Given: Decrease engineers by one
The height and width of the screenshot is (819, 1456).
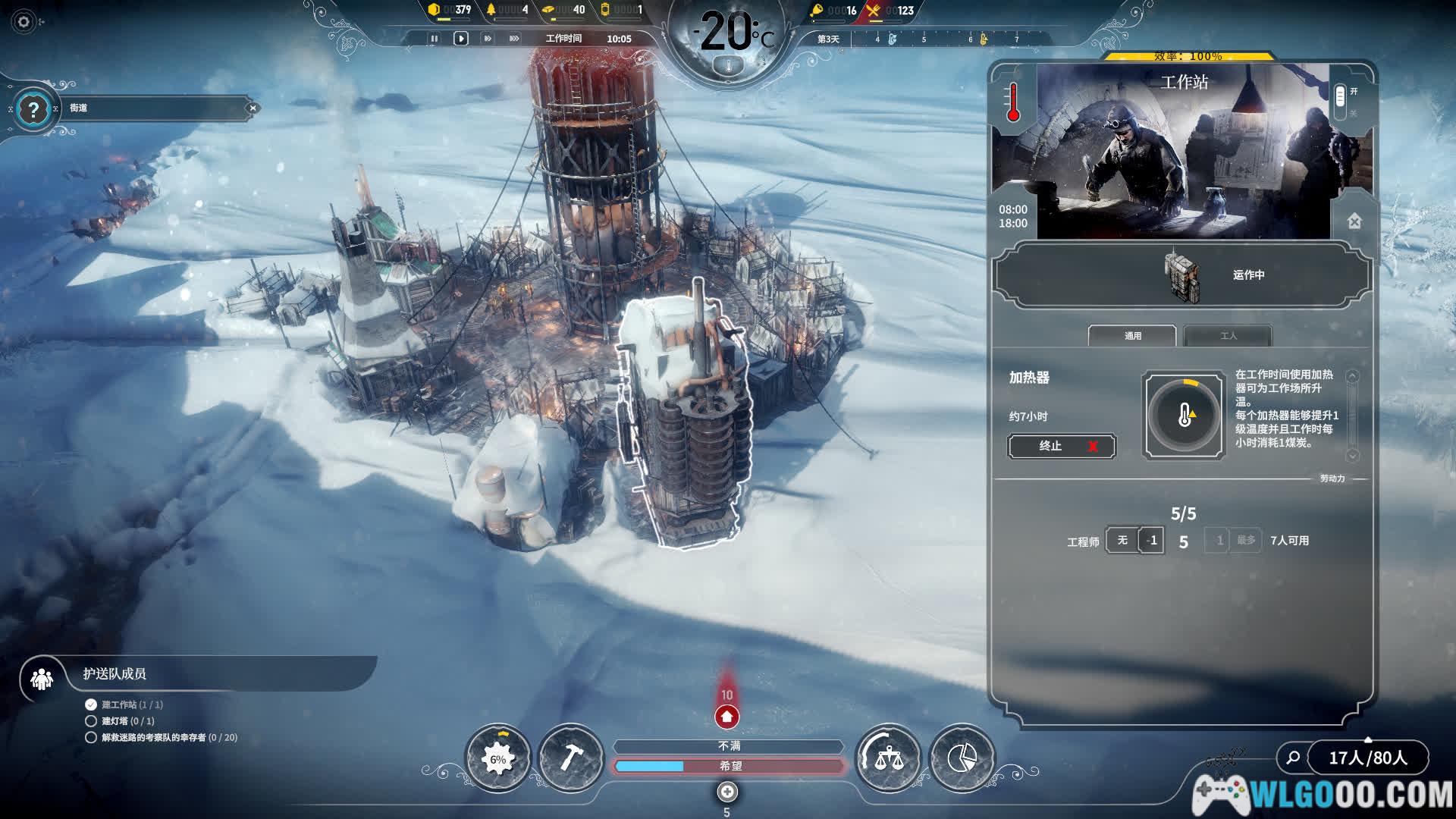Looking at the screenshot, I should pyautogui.click(x=1152, y=540).
